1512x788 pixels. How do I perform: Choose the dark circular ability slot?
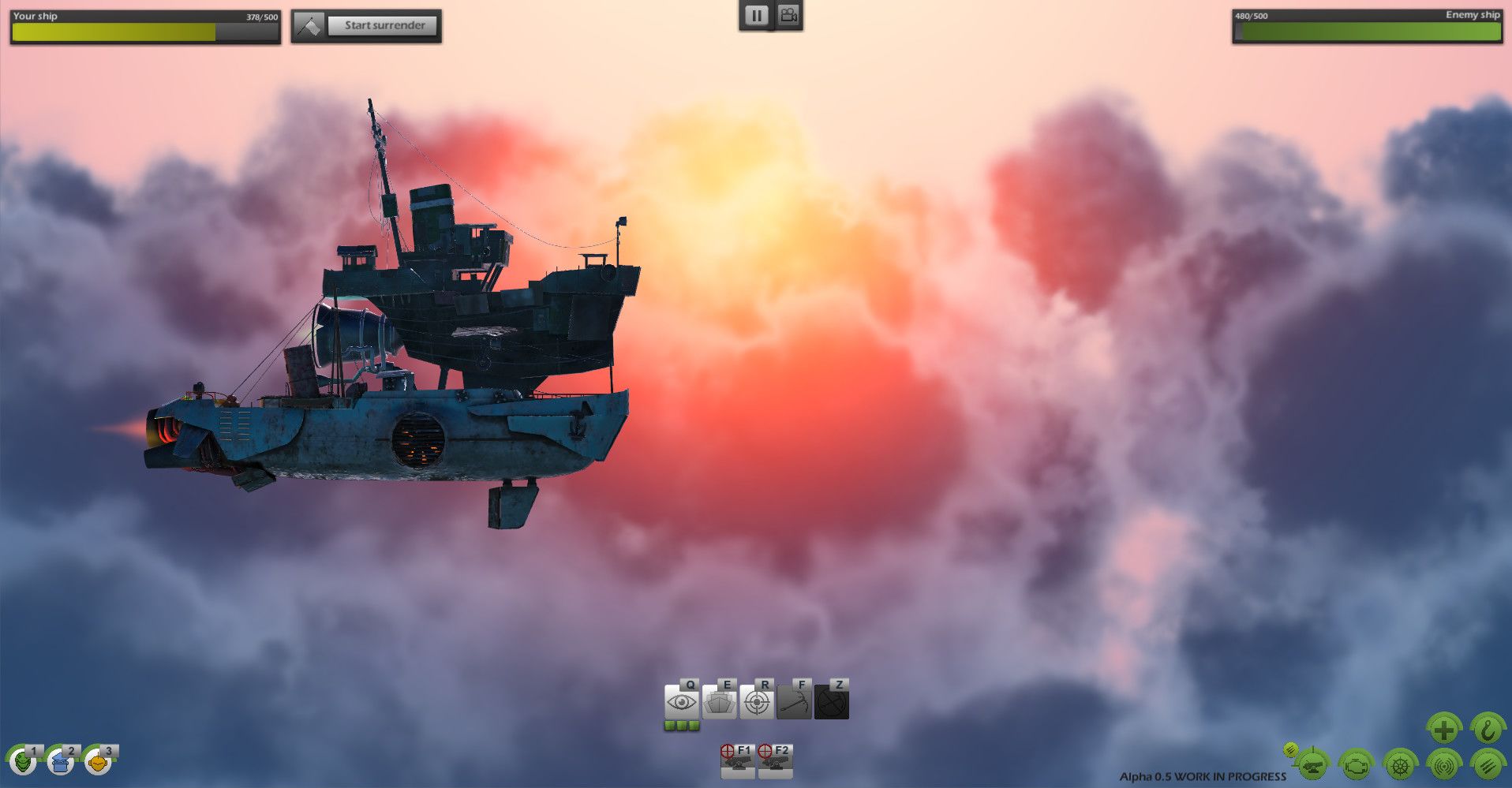pos(832,702)
